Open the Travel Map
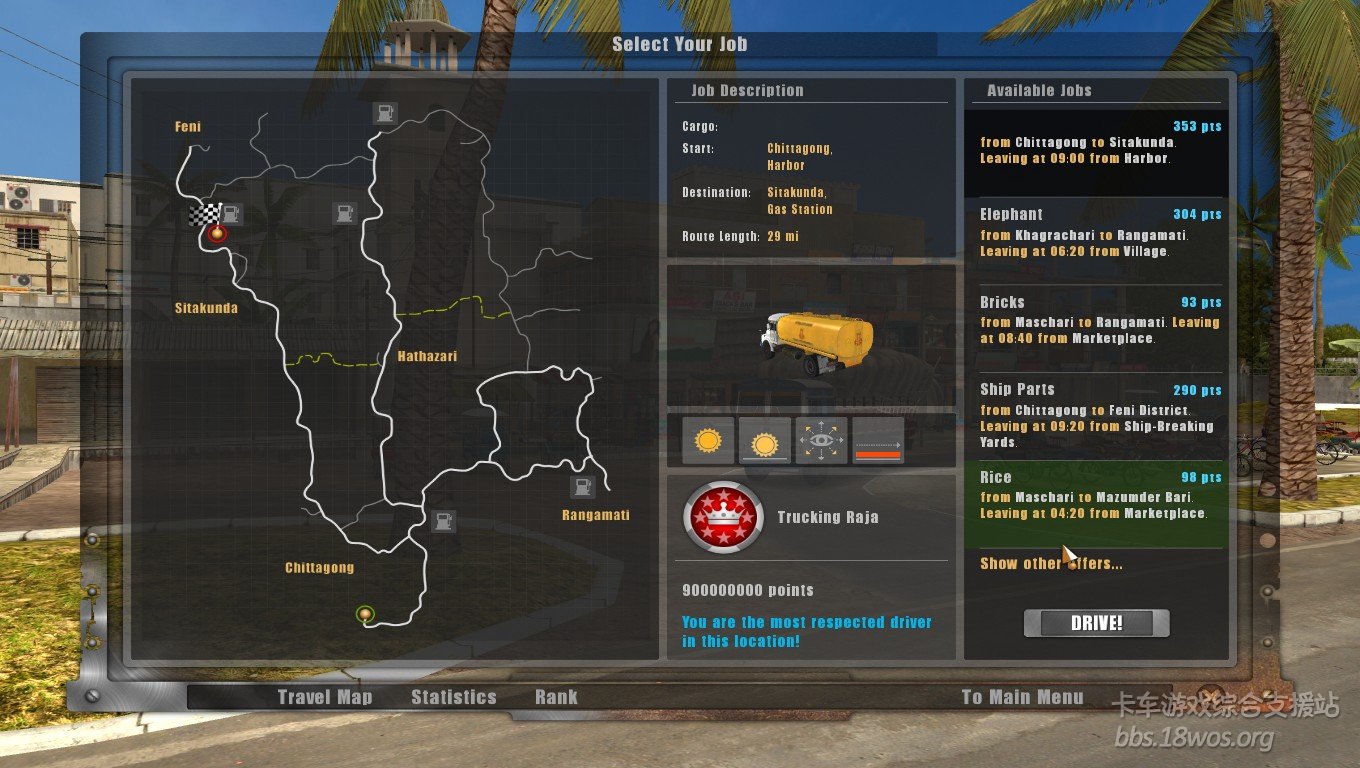Image resolution: width=1360 pixels, height=768 pixels. pos(324,698)
